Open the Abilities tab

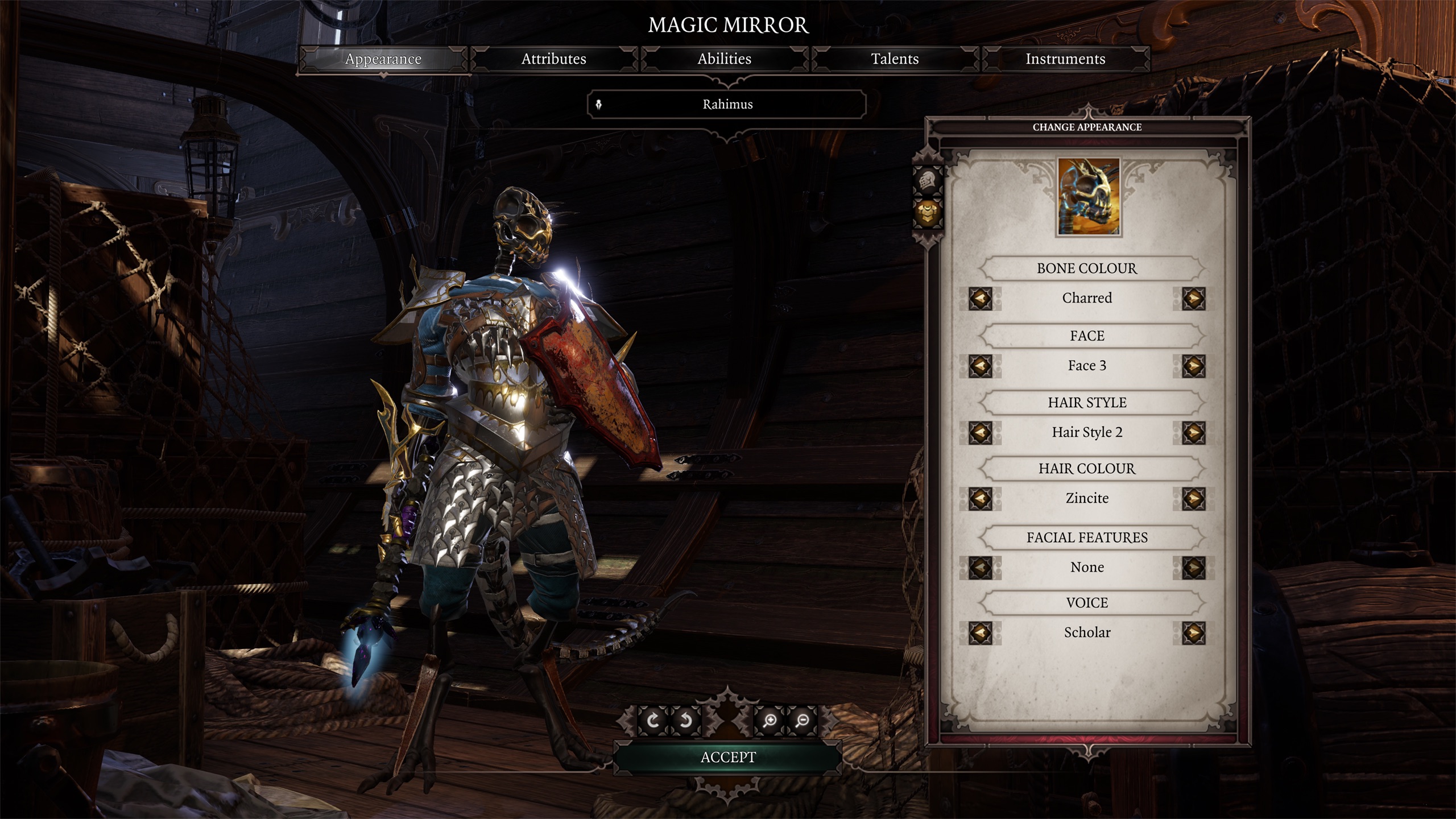pyautogui.click(x=724, y=59)
